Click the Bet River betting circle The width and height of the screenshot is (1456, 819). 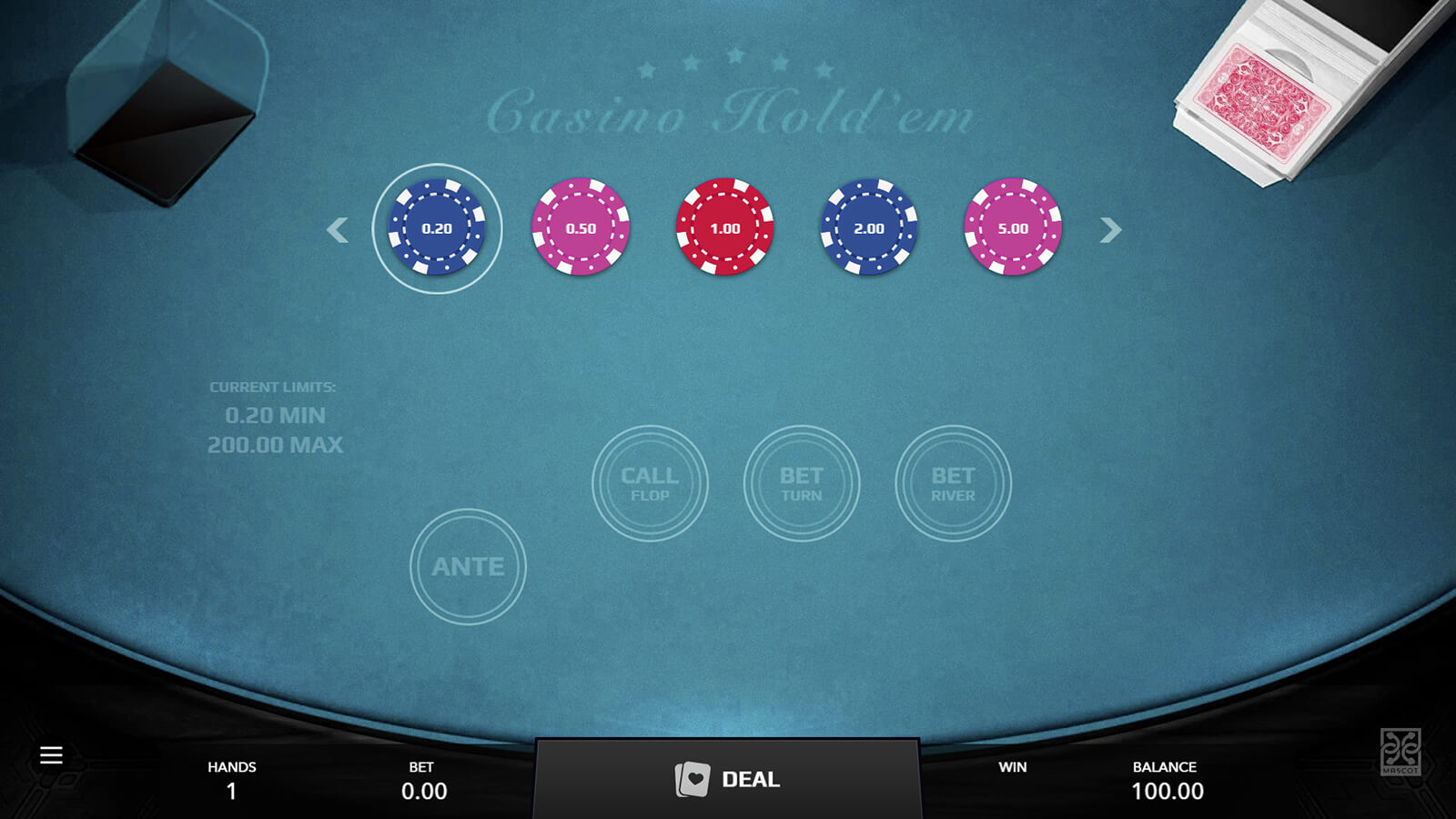tap(953, 483)
